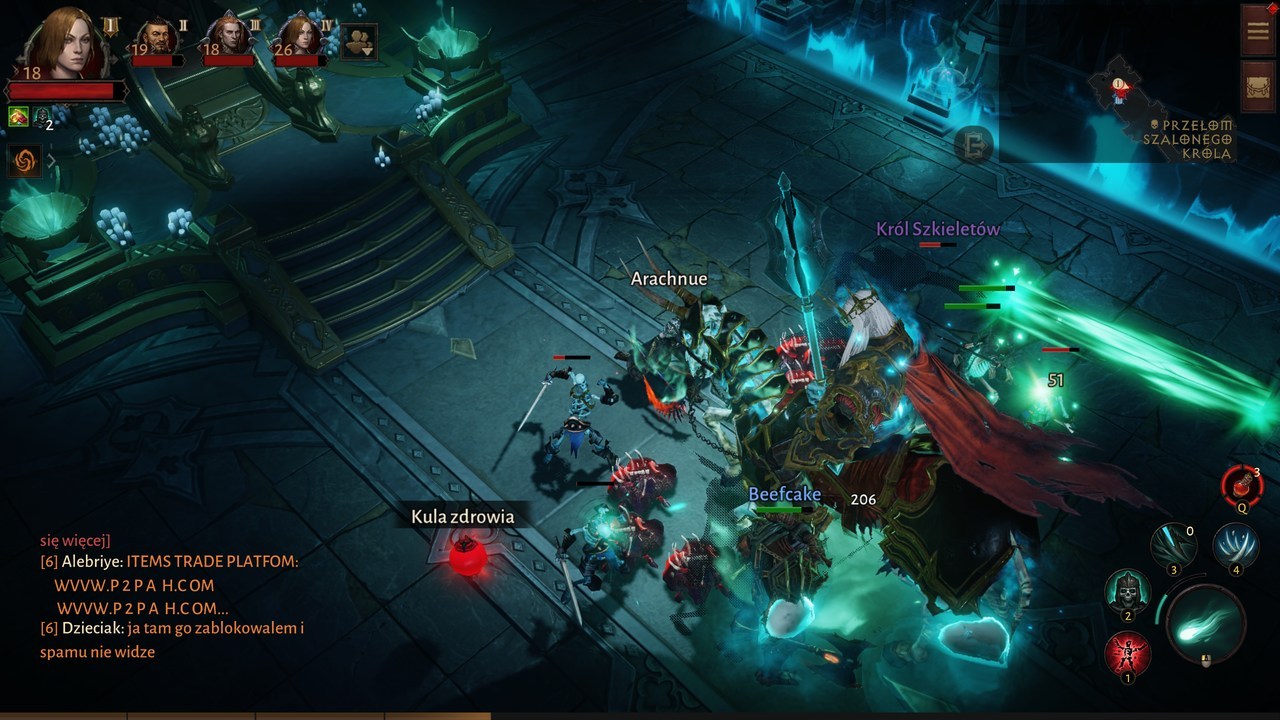Open the party management dropdown icon
The width and height of the screenshot is (1280, 720).
point(359,42)
